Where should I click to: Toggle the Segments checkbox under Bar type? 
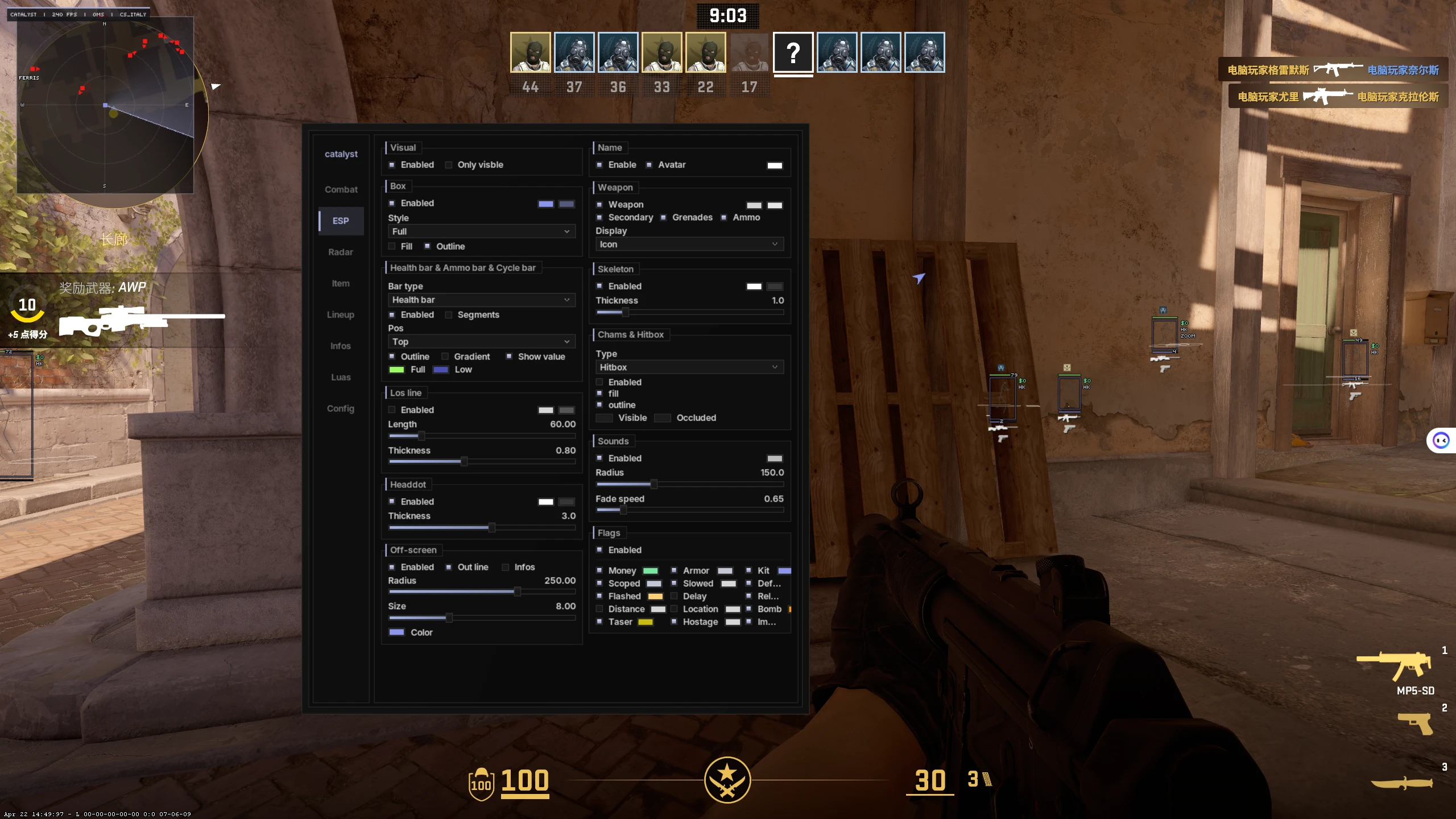[449, 315]
